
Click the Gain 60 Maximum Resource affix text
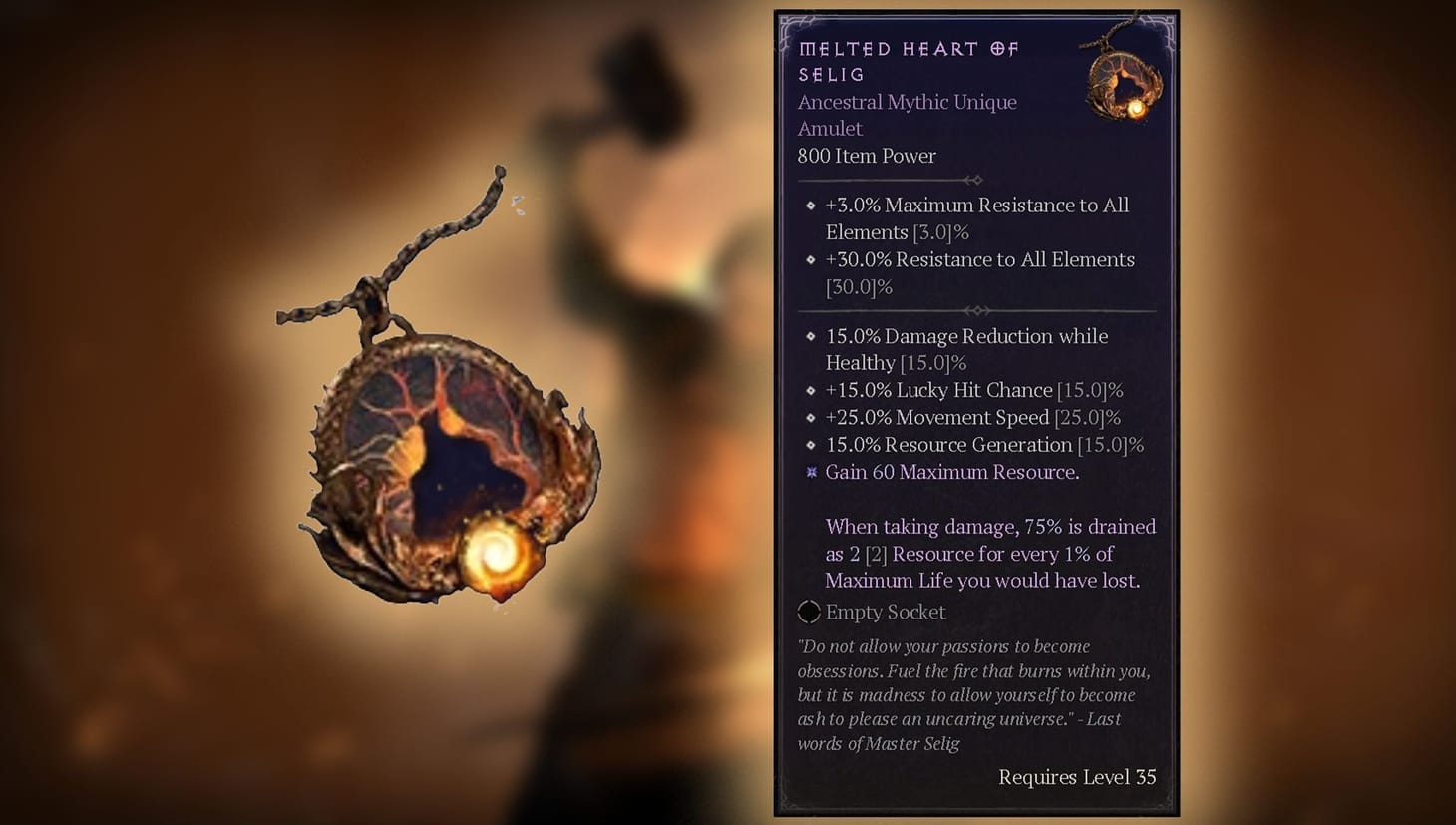(950, 472)
